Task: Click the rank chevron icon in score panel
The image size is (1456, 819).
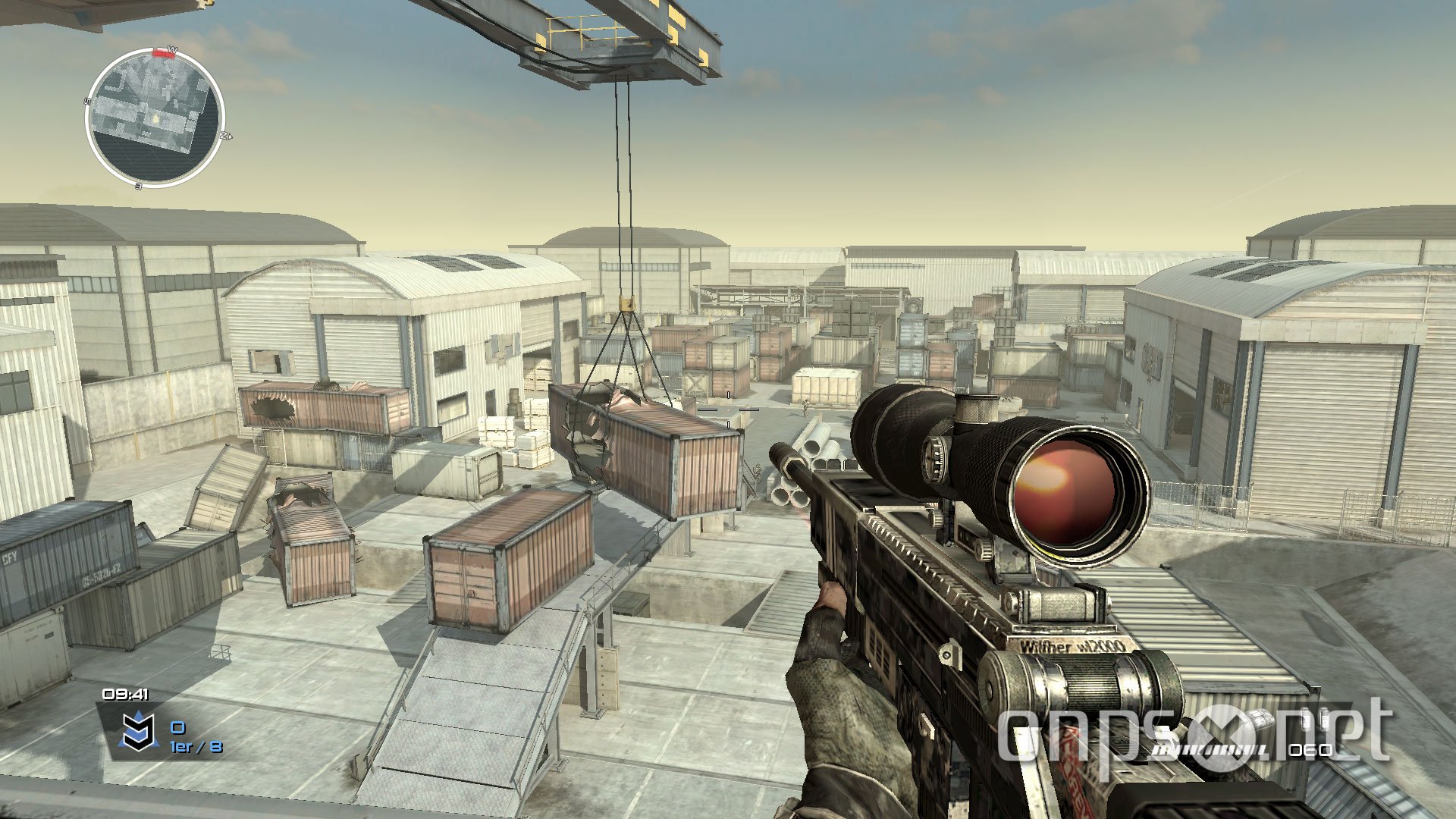Action: (138, 731)
